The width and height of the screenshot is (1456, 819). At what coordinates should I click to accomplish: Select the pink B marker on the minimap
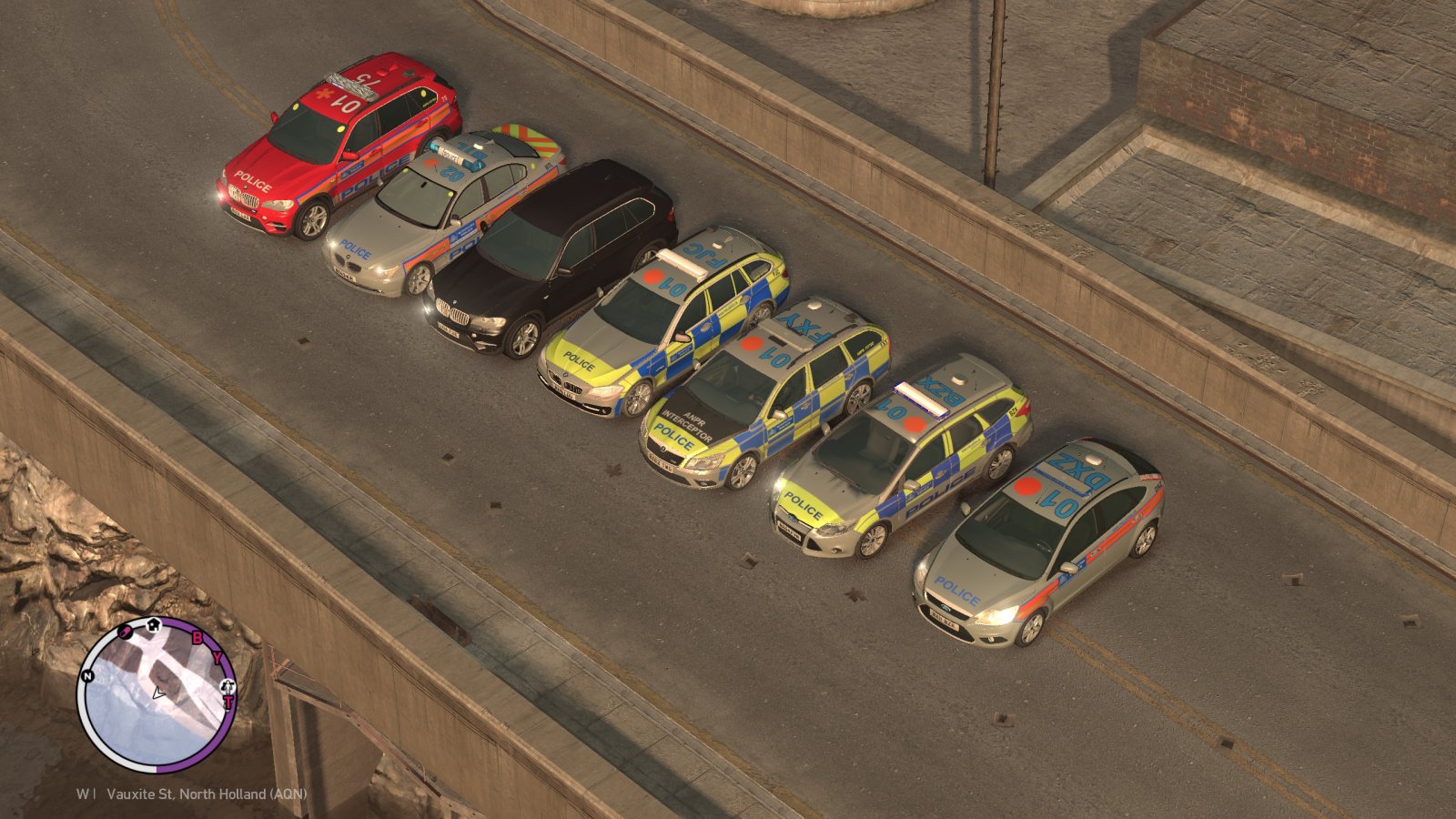[x=197, y=638]
